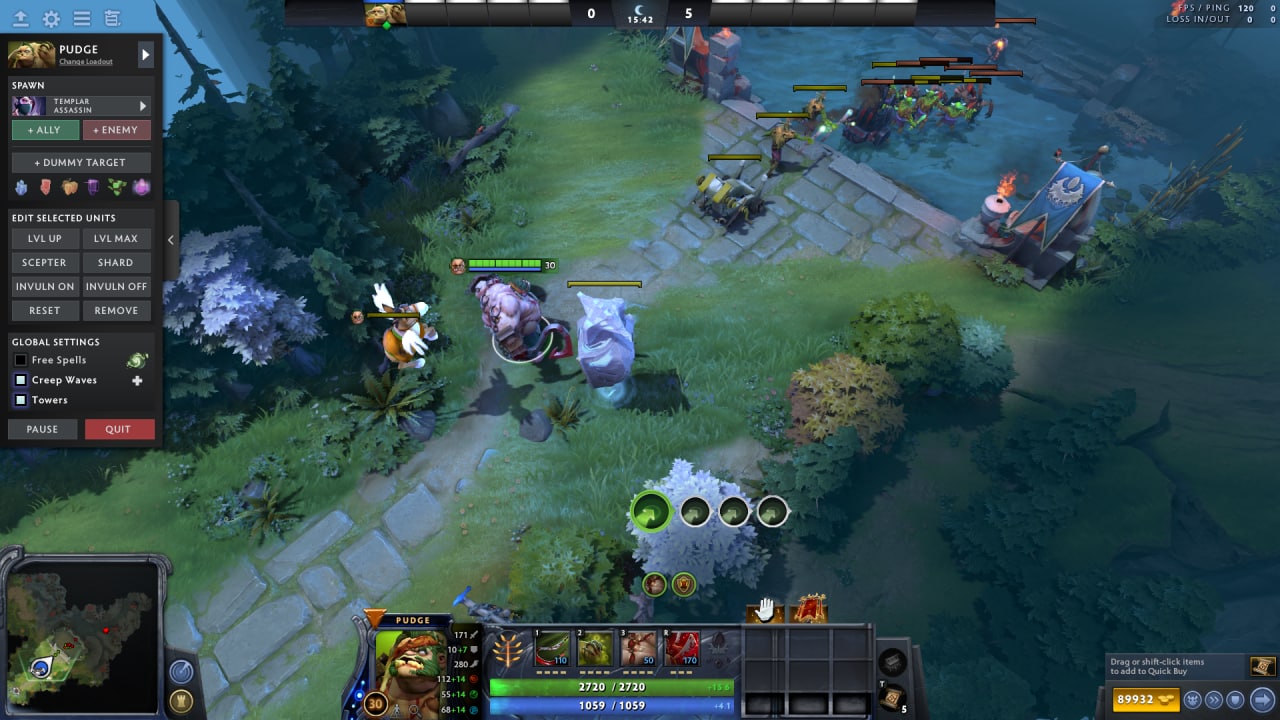
Task: Enable the Free Spells checkbox
Action: click(x=21, y=360)
